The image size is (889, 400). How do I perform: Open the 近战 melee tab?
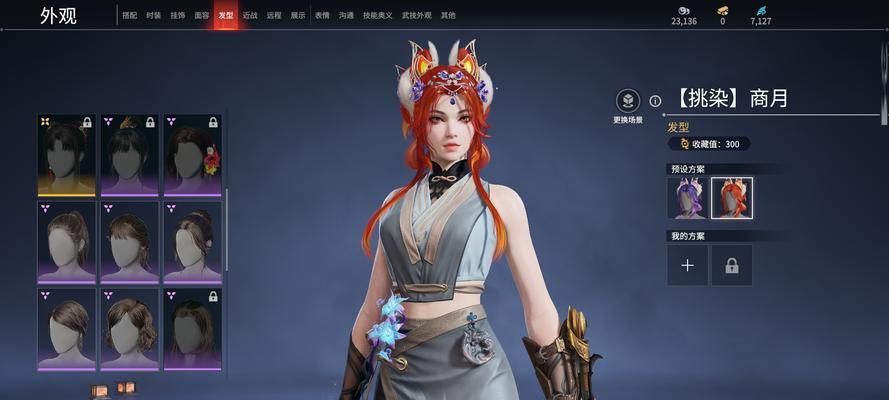point(250,16)
